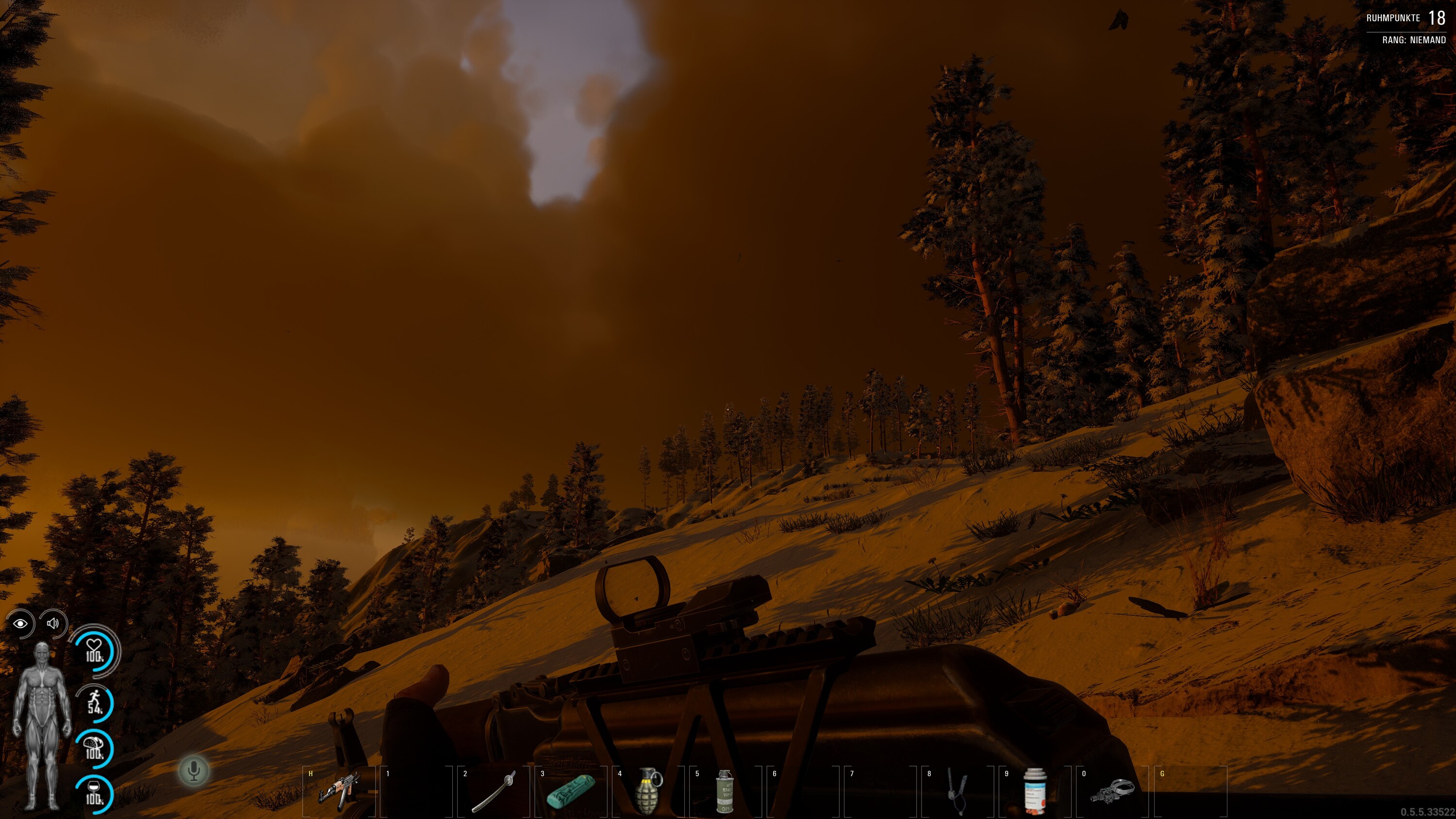Choose the frag grenade slot

coord(648,791)
